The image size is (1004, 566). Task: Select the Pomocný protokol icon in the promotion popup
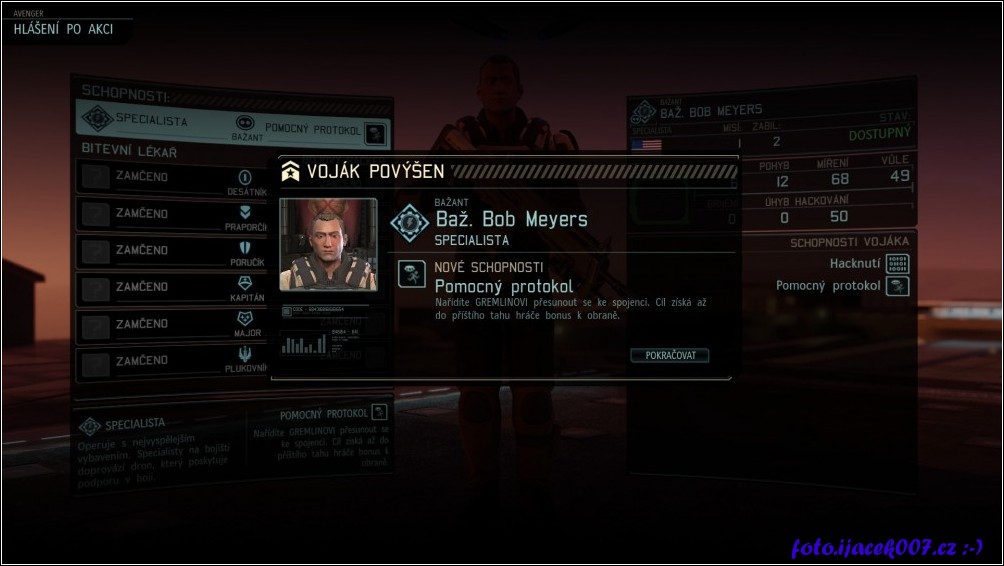pyautogui.click(x=411, y=275)
